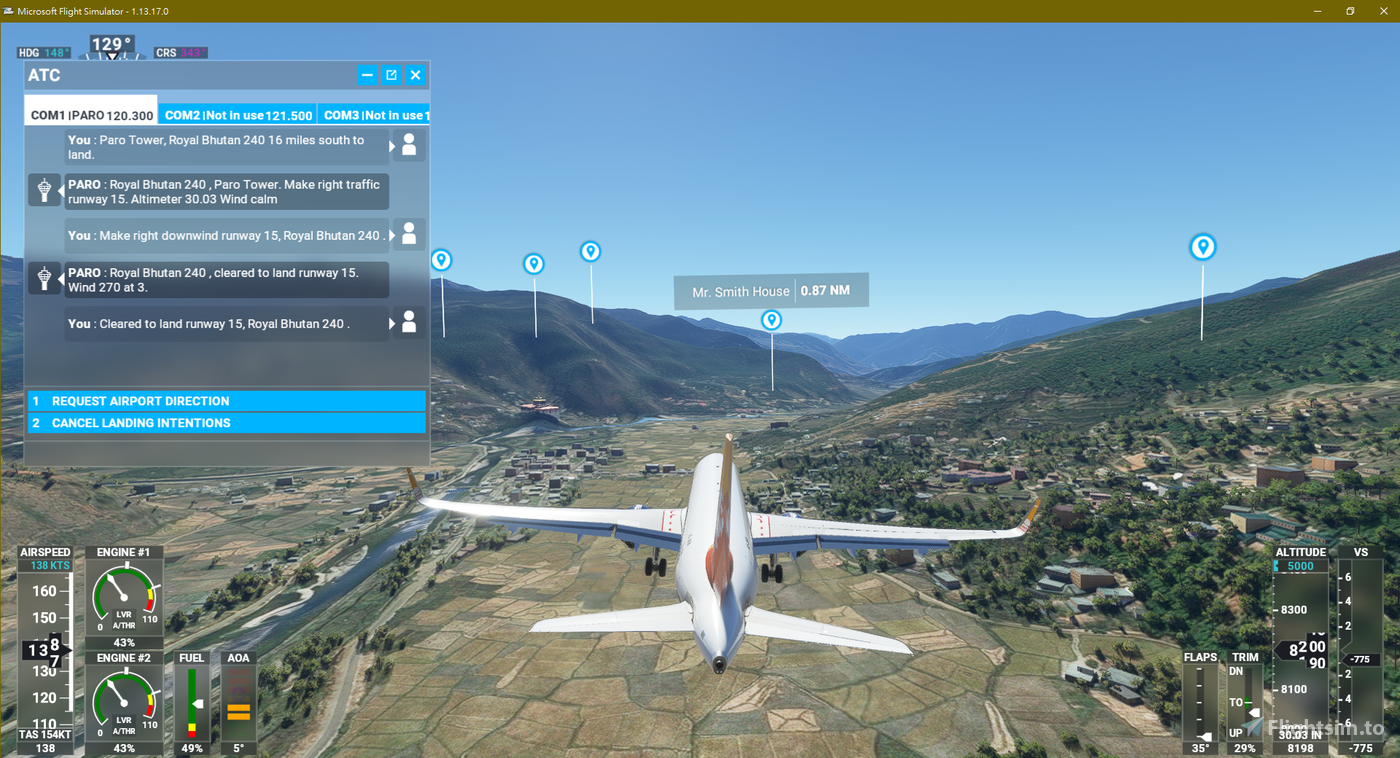Switch to the COM2 radio tab
The image size is (1400, 758).
[237, 114]
